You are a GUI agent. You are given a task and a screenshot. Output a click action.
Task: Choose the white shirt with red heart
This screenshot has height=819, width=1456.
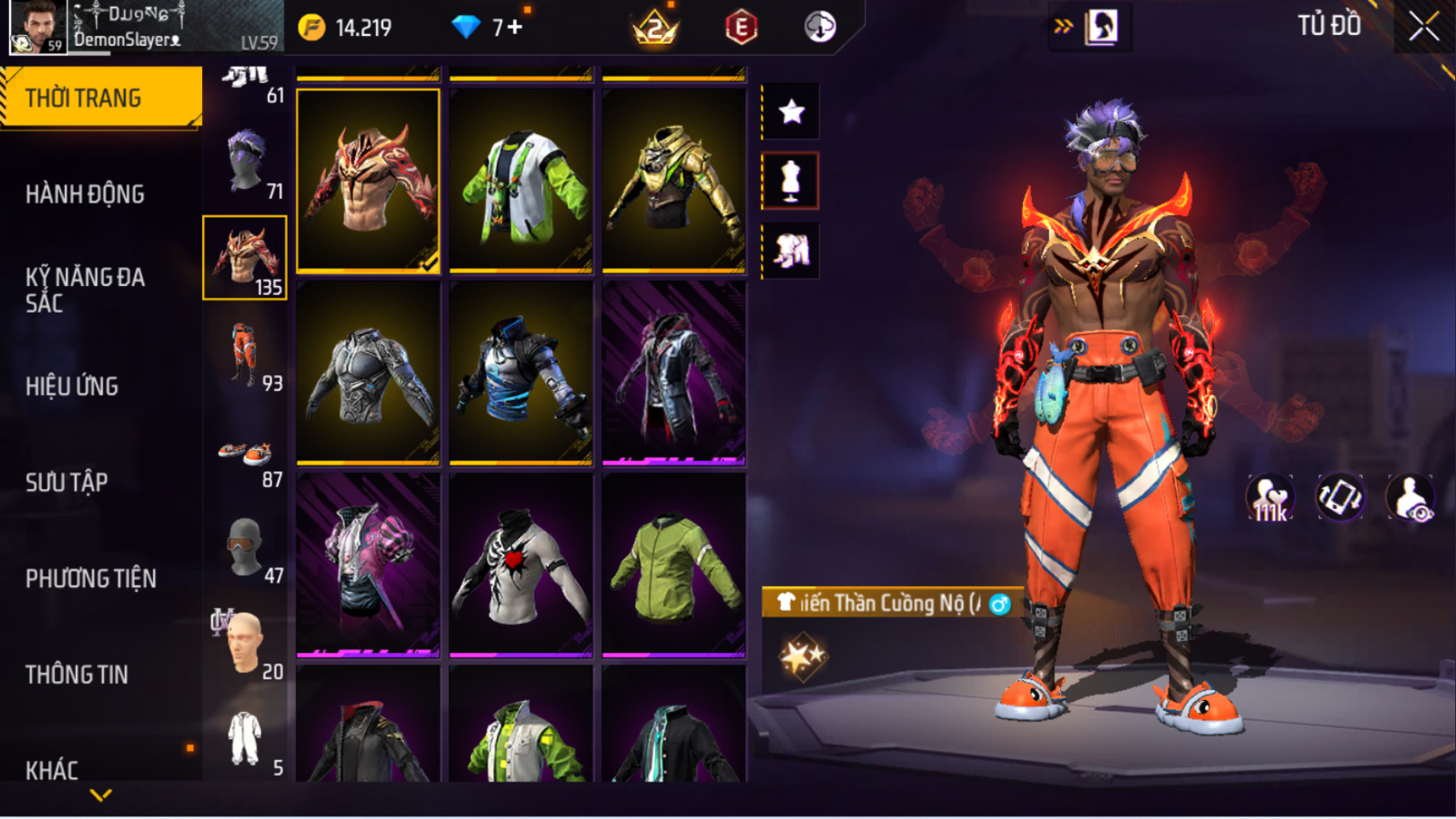tap(521, 565)
